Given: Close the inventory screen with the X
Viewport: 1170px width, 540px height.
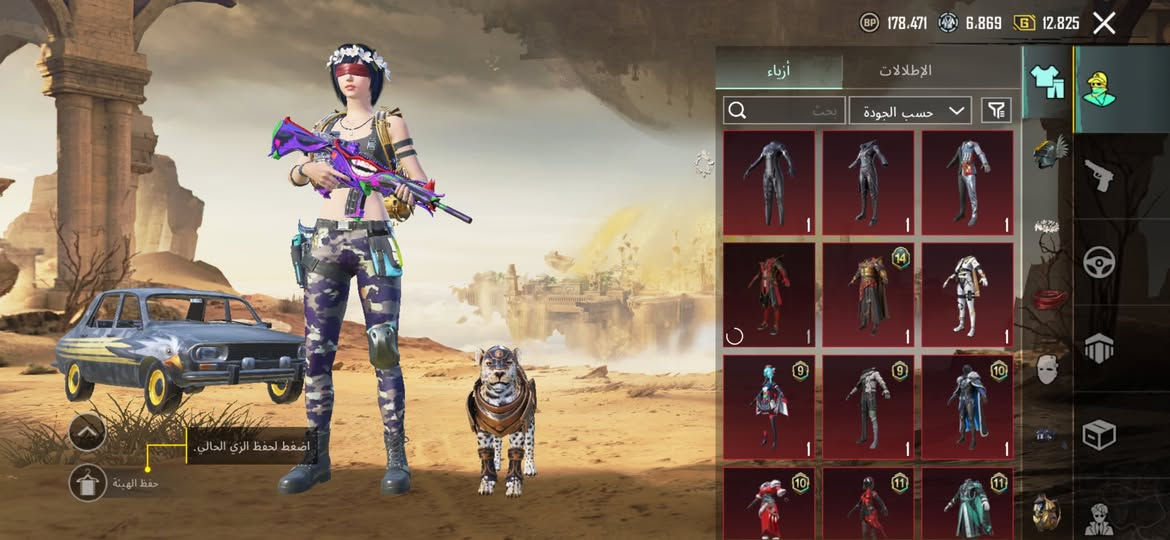Looking at the screenshot, I should [1104, 23].
